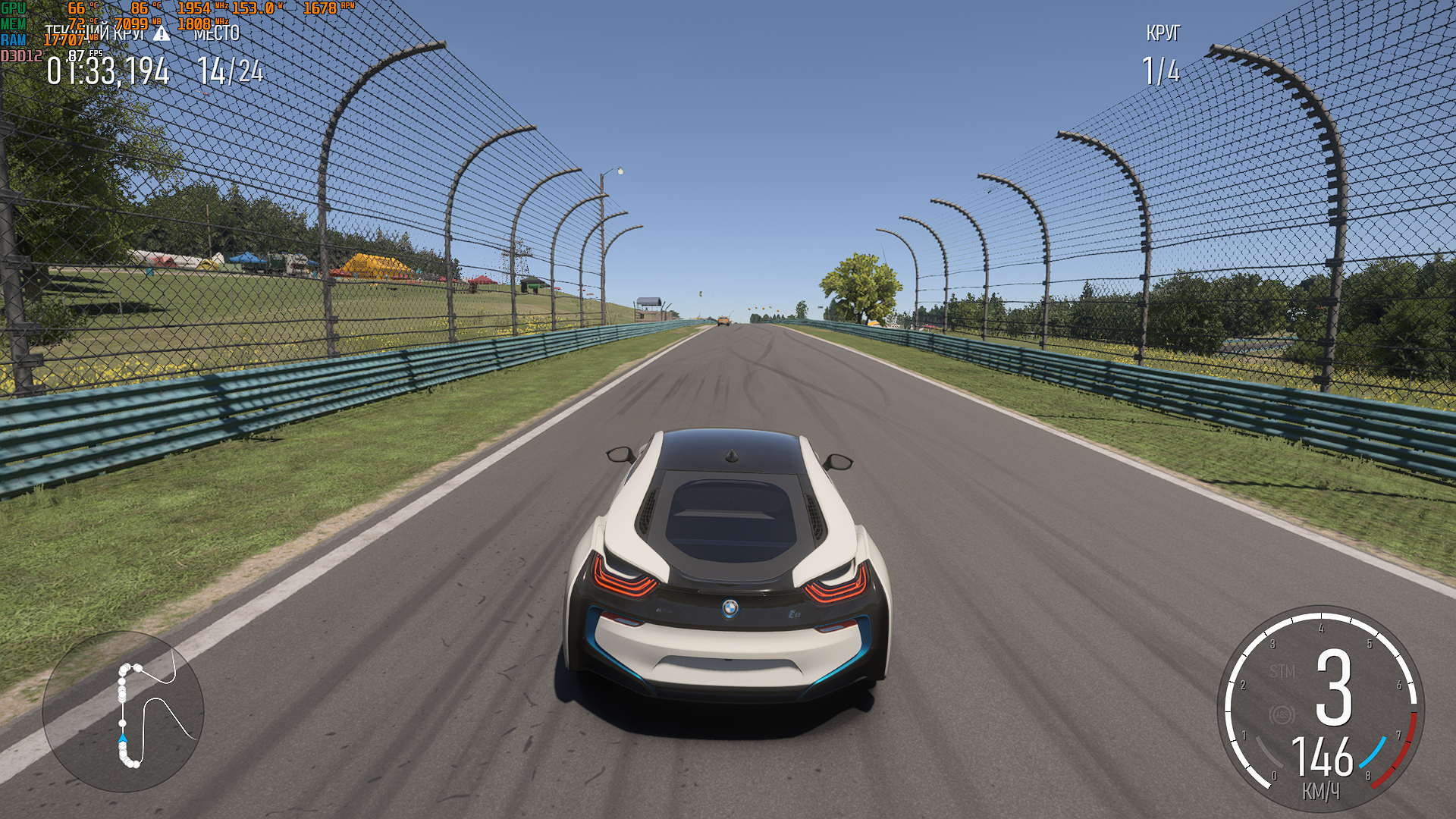Click the circular track minimap
Screen dimensions: 1456x819
pyautogui.click(x=123, y=711)
